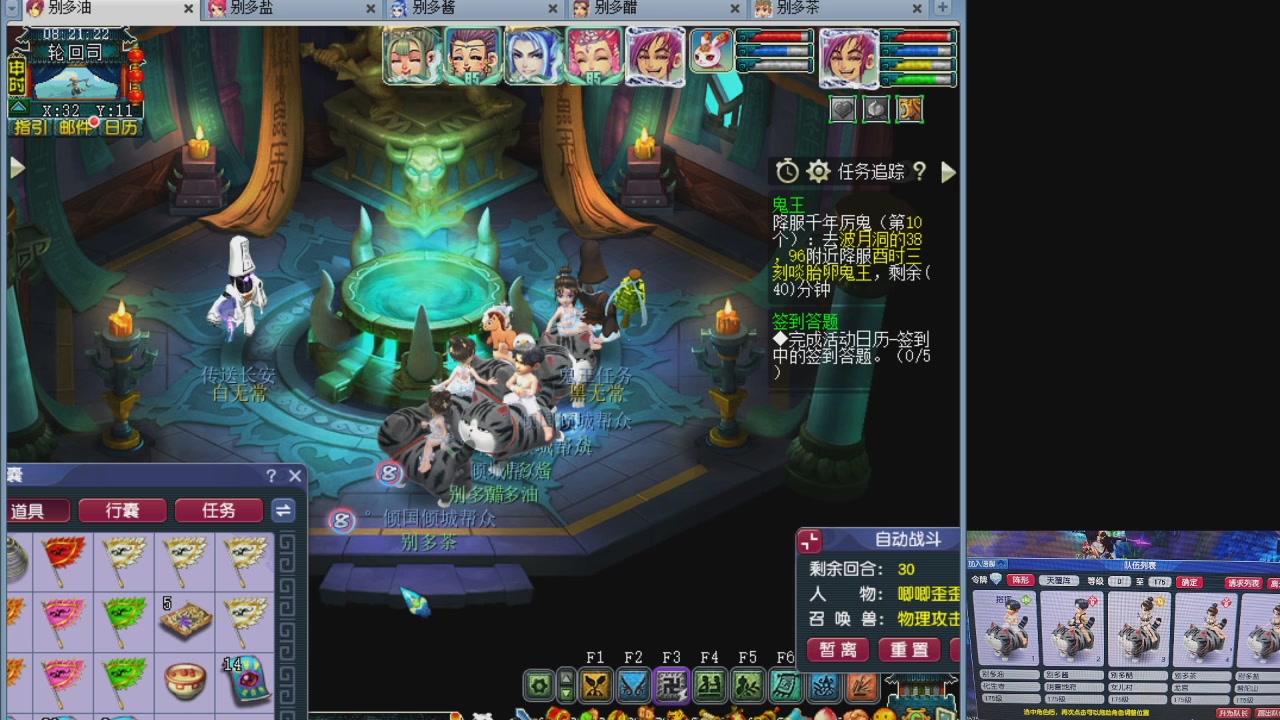Expand the arrow right of 任务追踪

[948, 172]
